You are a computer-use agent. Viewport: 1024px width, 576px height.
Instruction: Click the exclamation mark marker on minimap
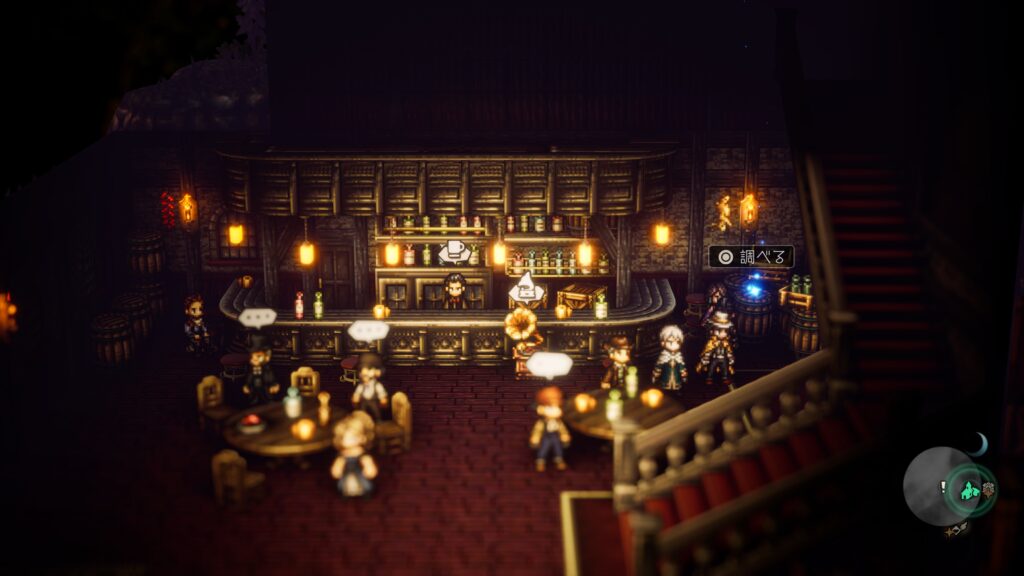943,487
